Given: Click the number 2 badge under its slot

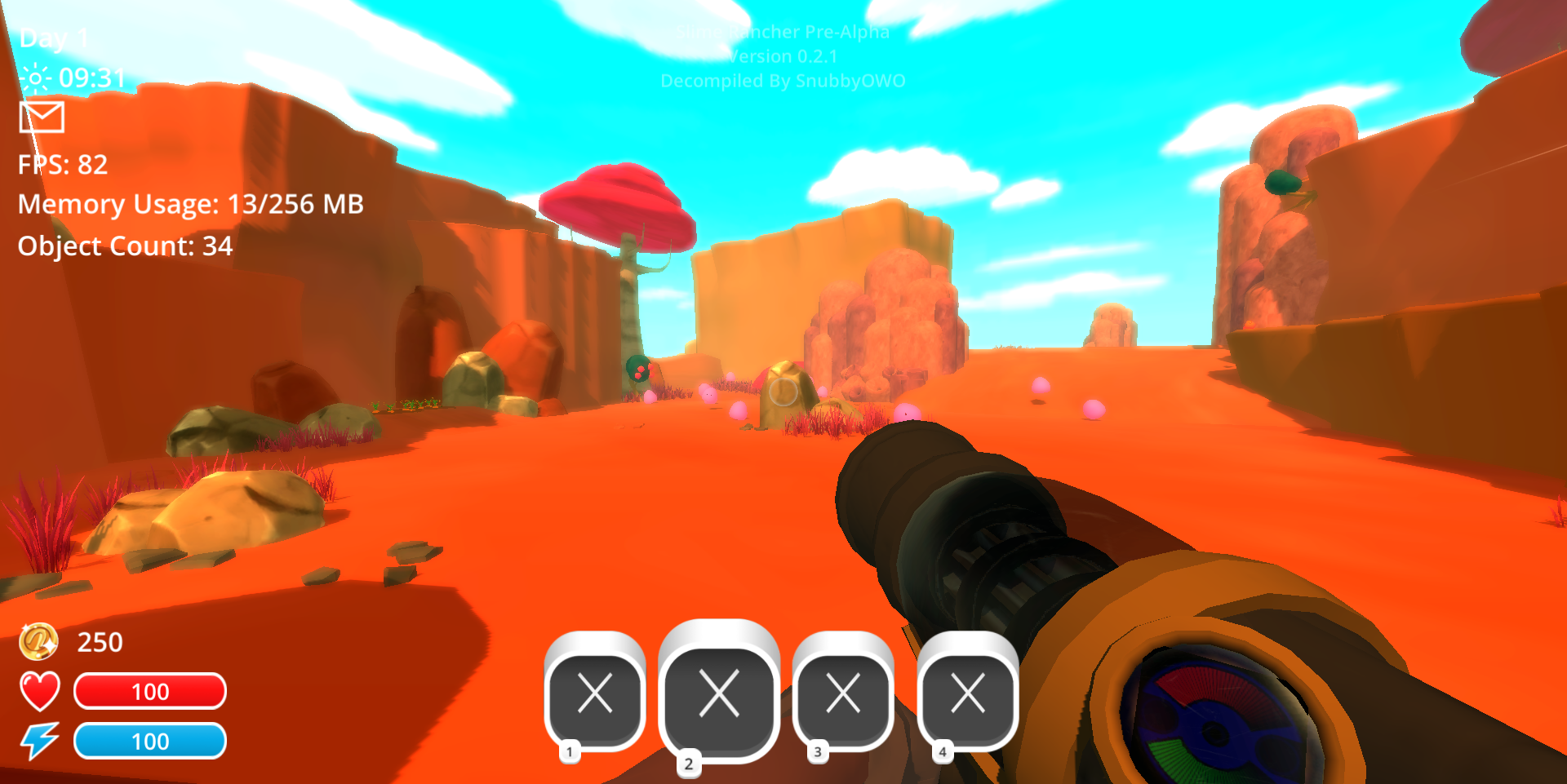Looking at the screenshot, I should point(689,763).
